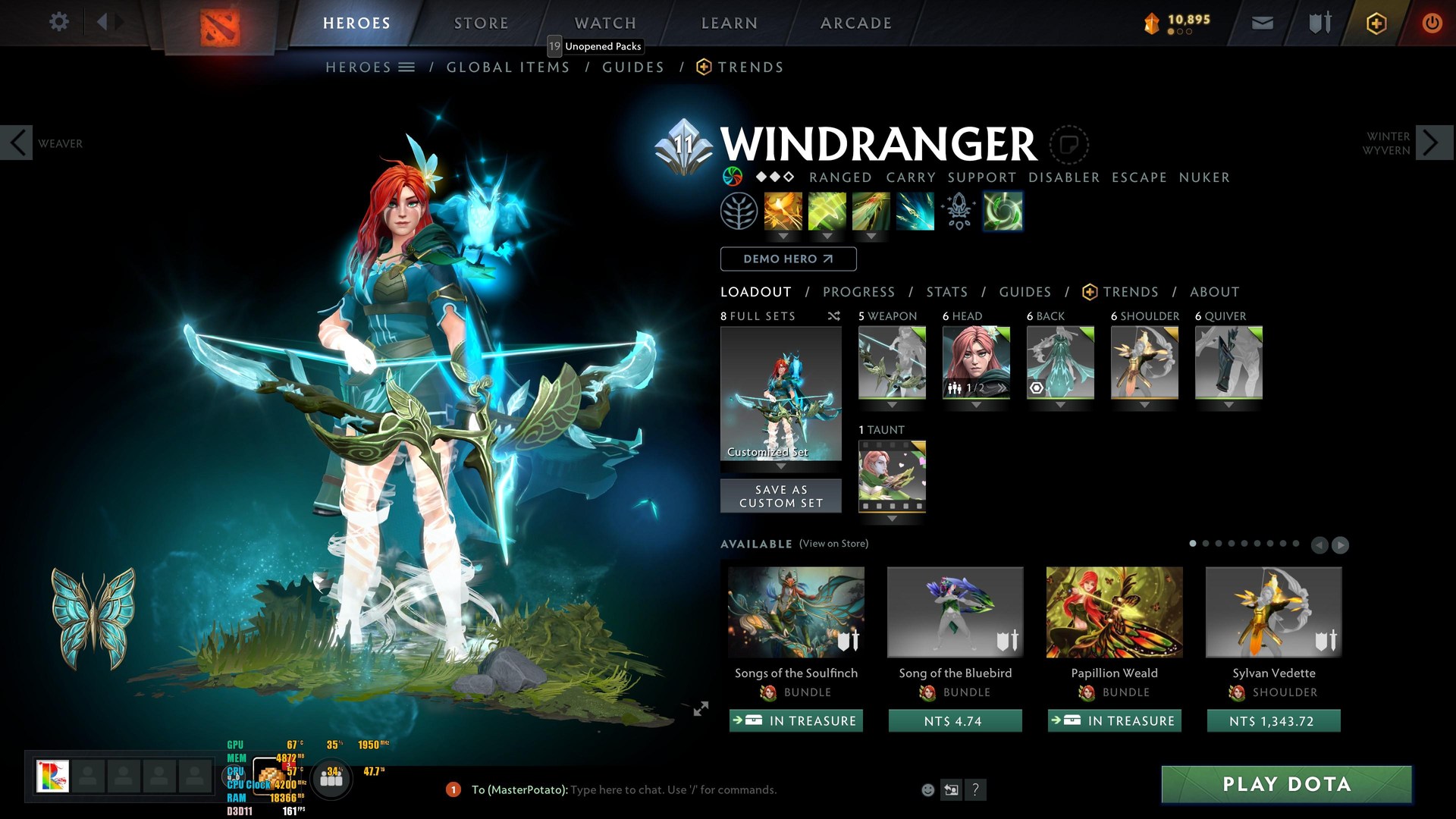Viewport: 1456px width, 819px height.
Task: Click the PLAY DOTA button
Action: (x=1287, y=785)
